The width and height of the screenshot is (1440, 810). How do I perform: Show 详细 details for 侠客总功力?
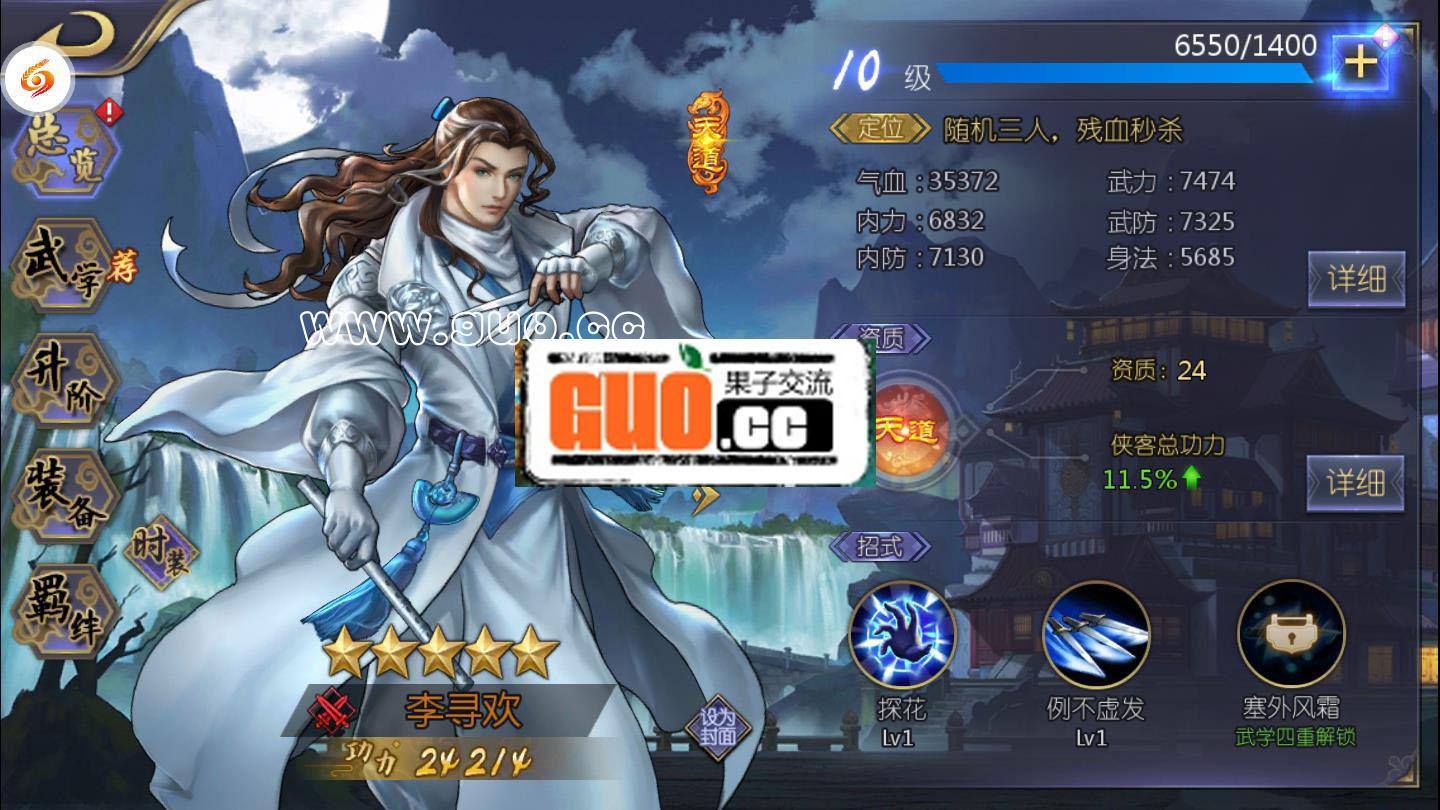tap(1355, 483)
